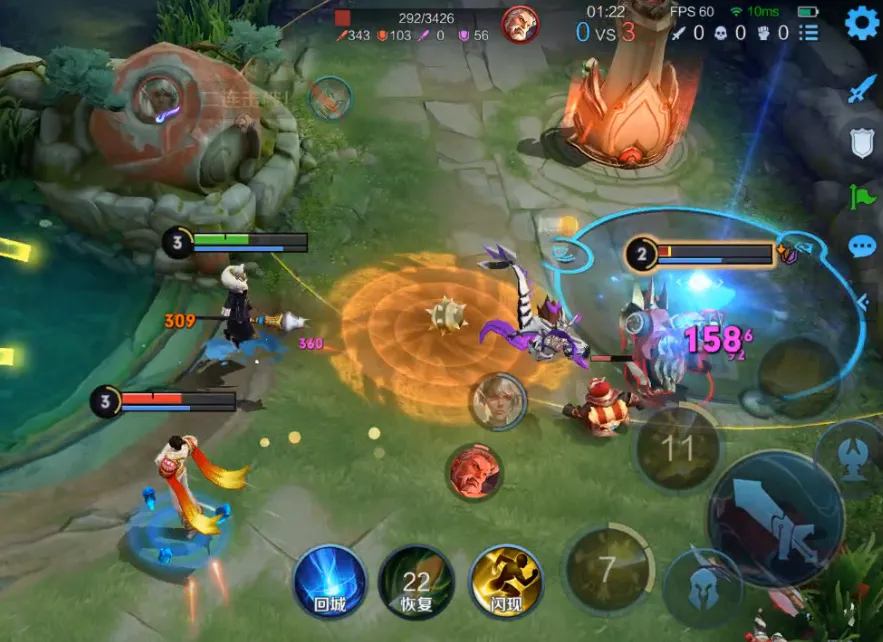
Task: Open the scoreboard list icon
Action: click(808, 33)
